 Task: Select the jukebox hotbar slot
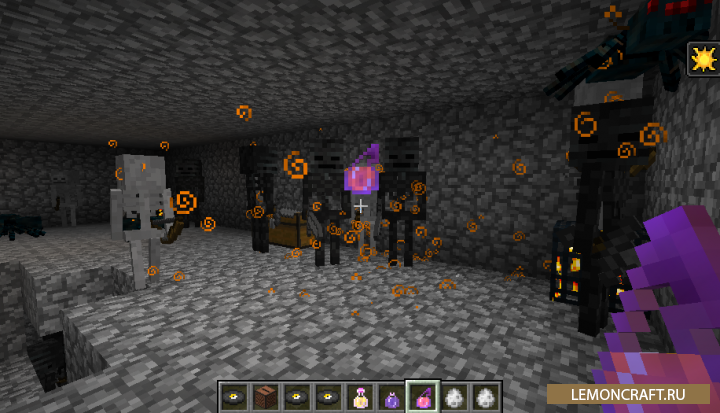click(x=265, y=396)
